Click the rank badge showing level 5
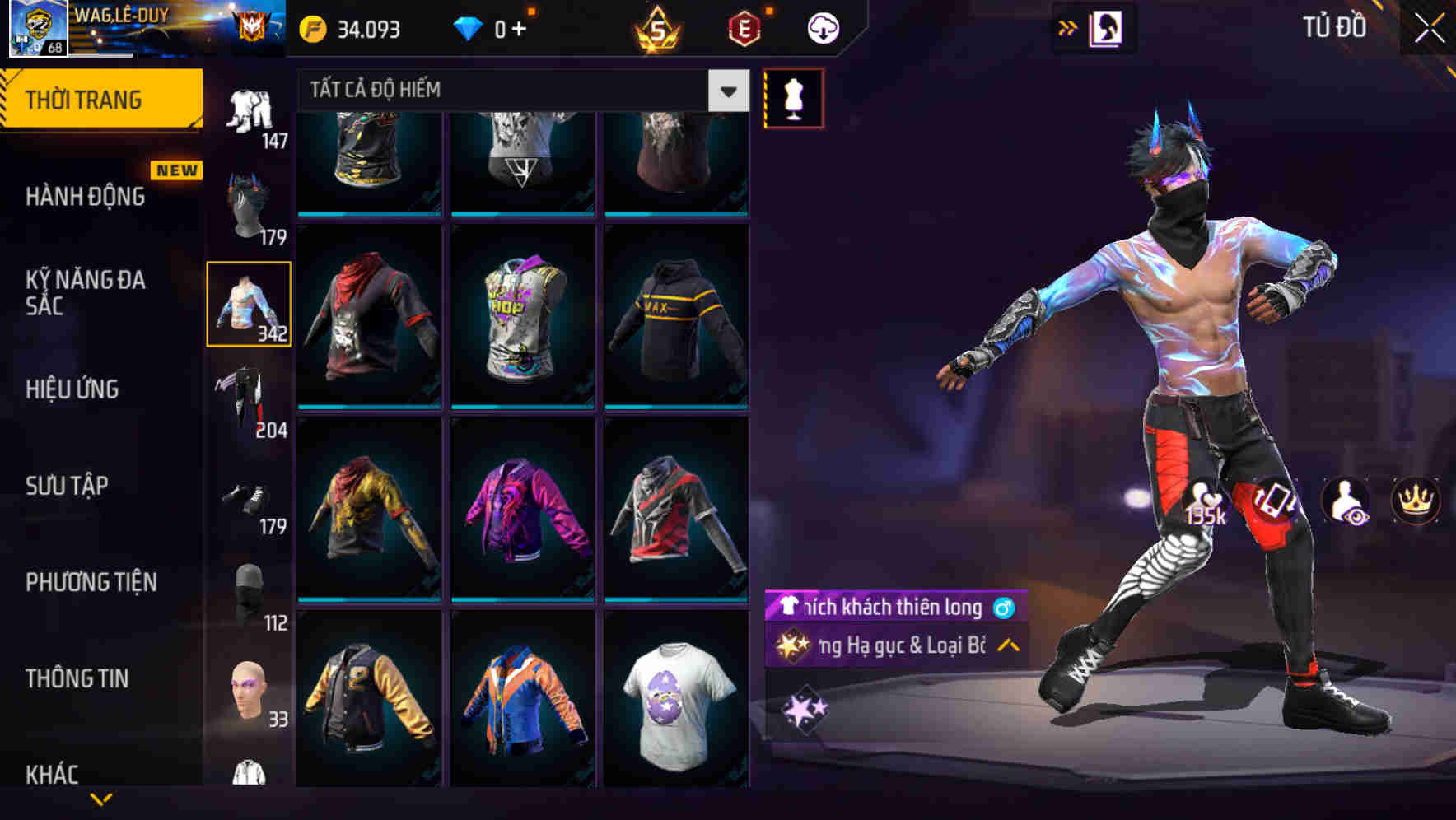1456x820 pixels. pyautogui.click(x=655, y=28)
